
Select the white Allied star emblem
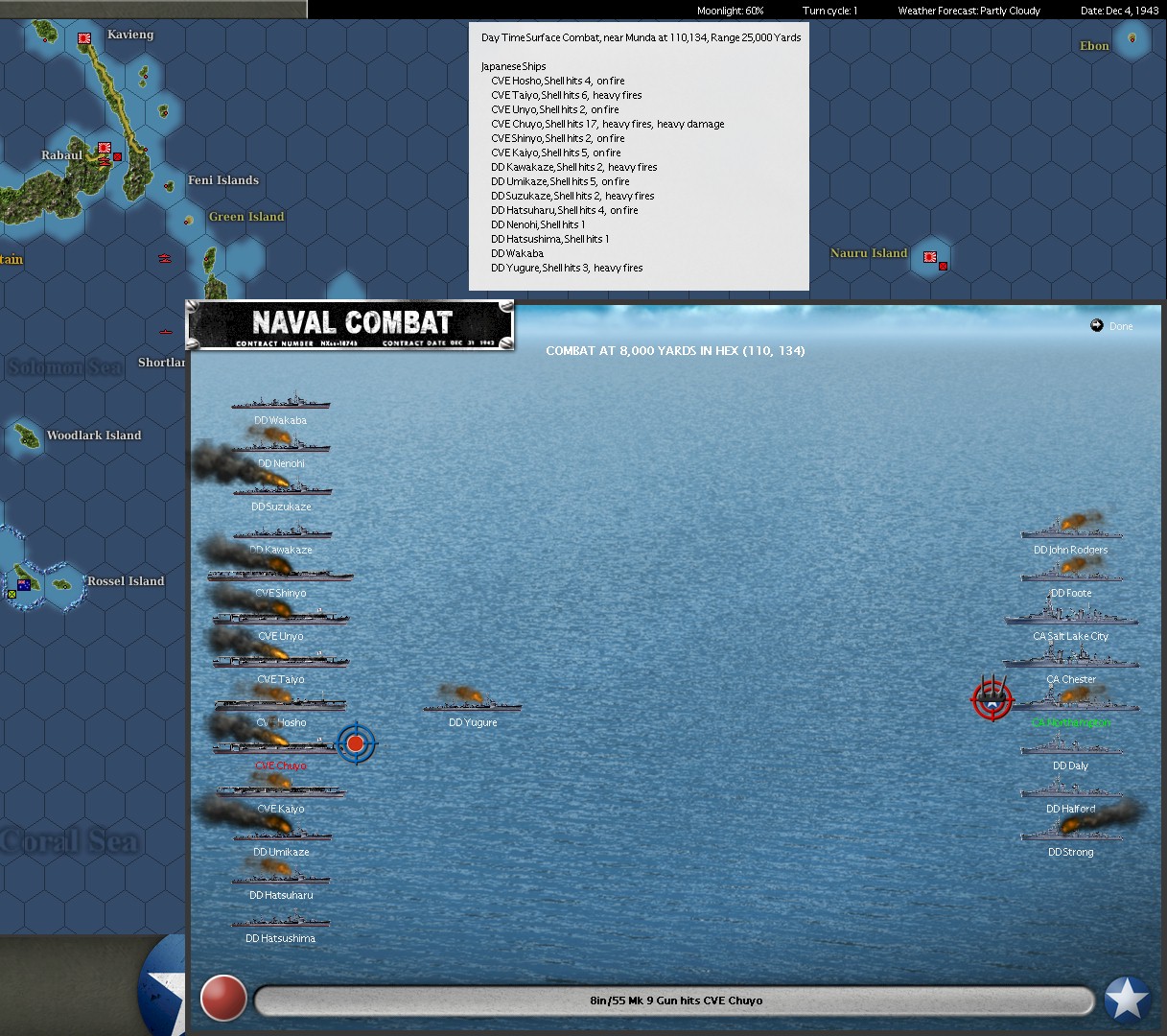(1127, 1000)
